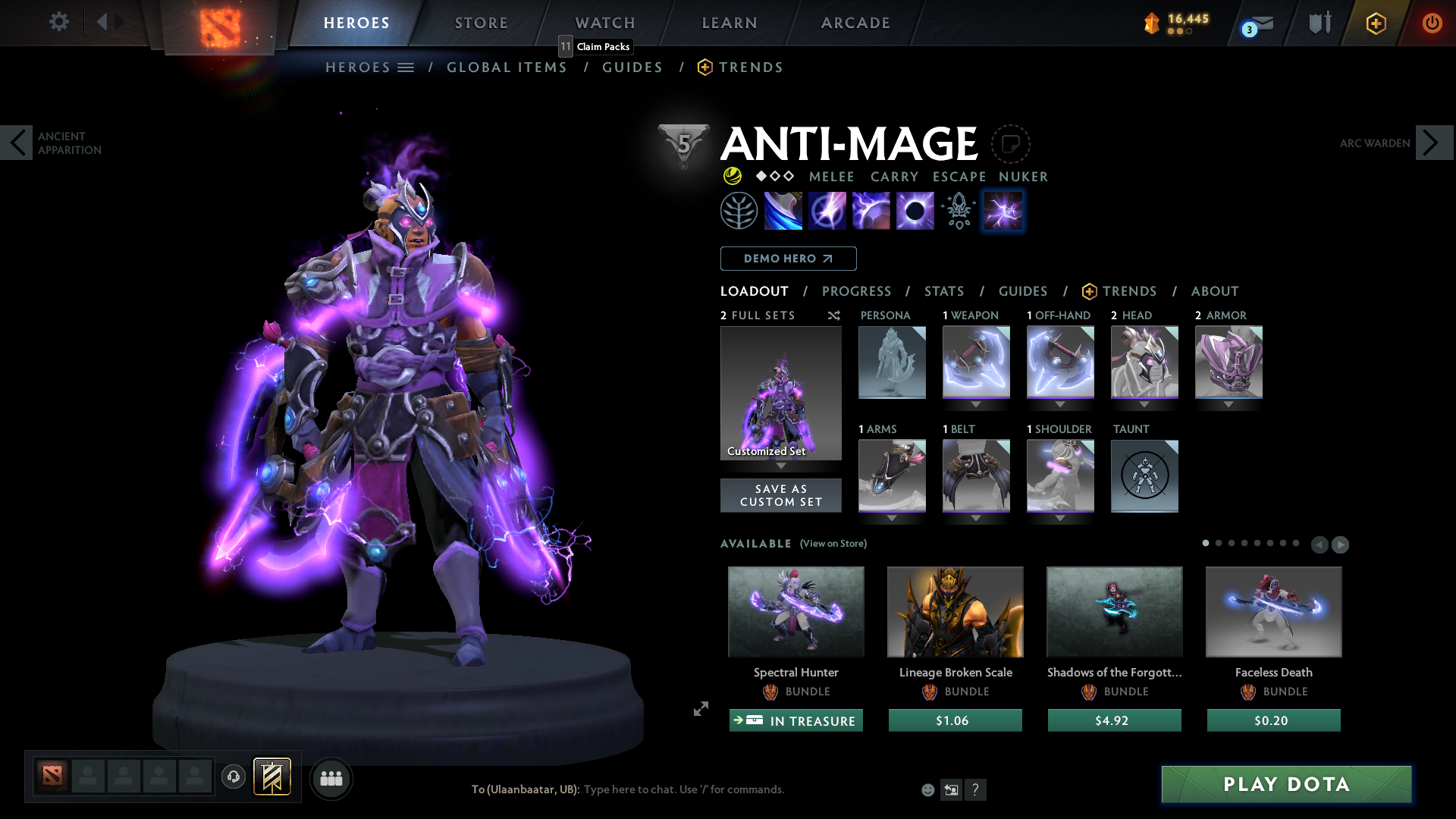Expand the Armor slot dropdown arrow
Screen dimensions: 1456x819
point(1228,405)
